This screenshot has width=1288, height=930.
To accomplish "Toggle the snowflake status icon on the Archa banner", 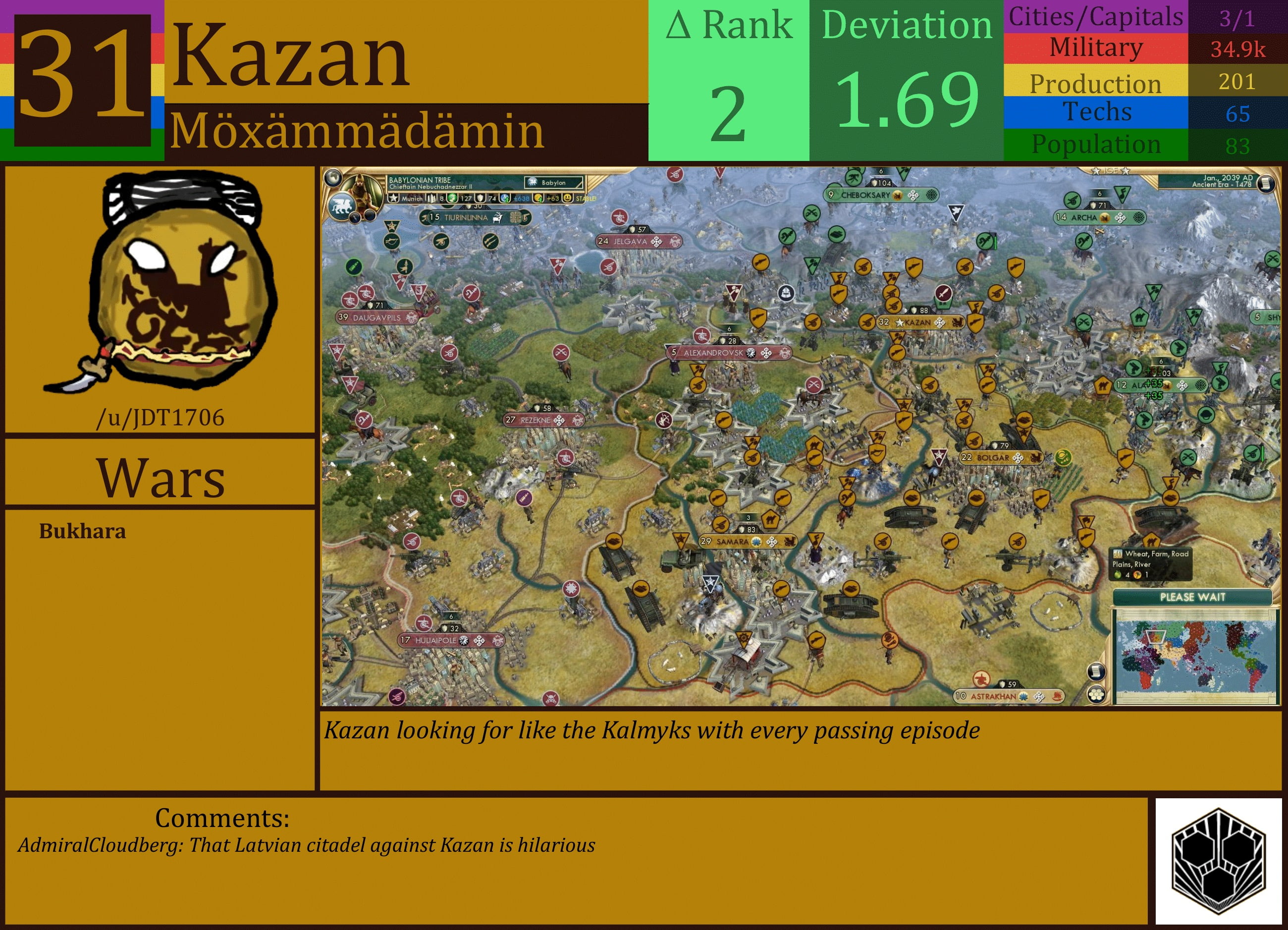I will (x=1139, y=218).
